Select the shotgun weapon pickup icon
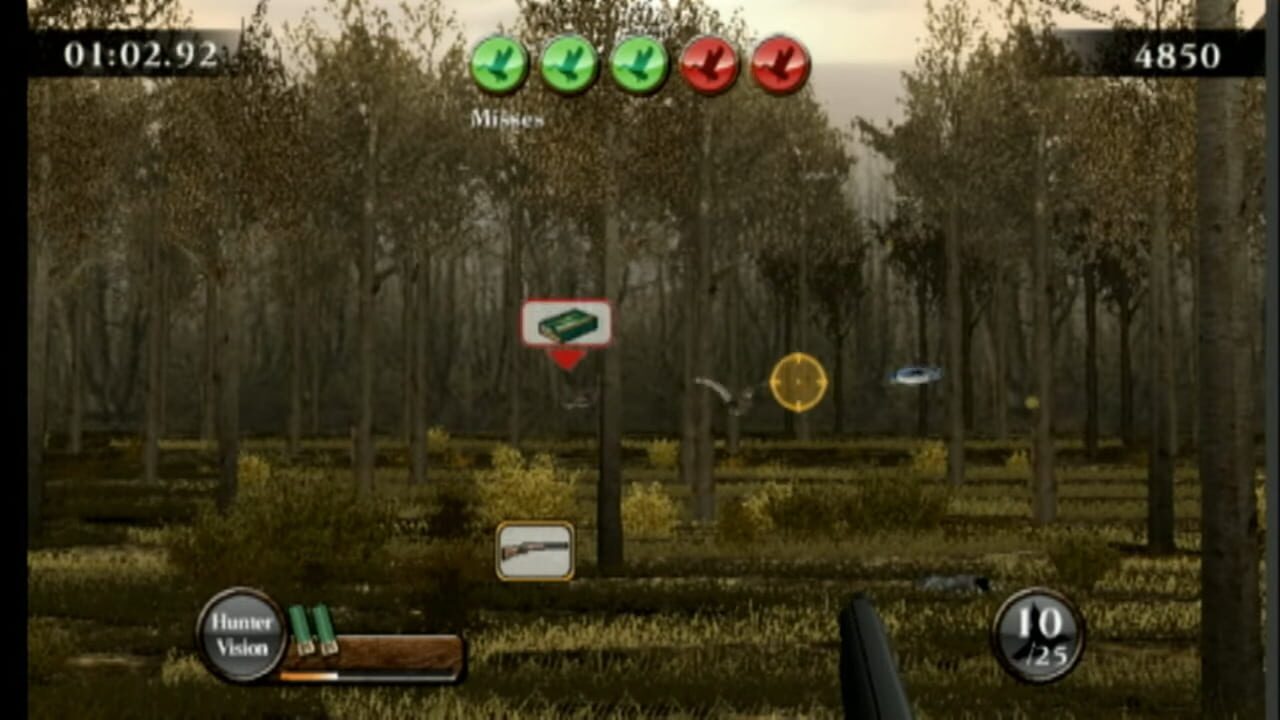The image size is (1280, 720). 537,549
